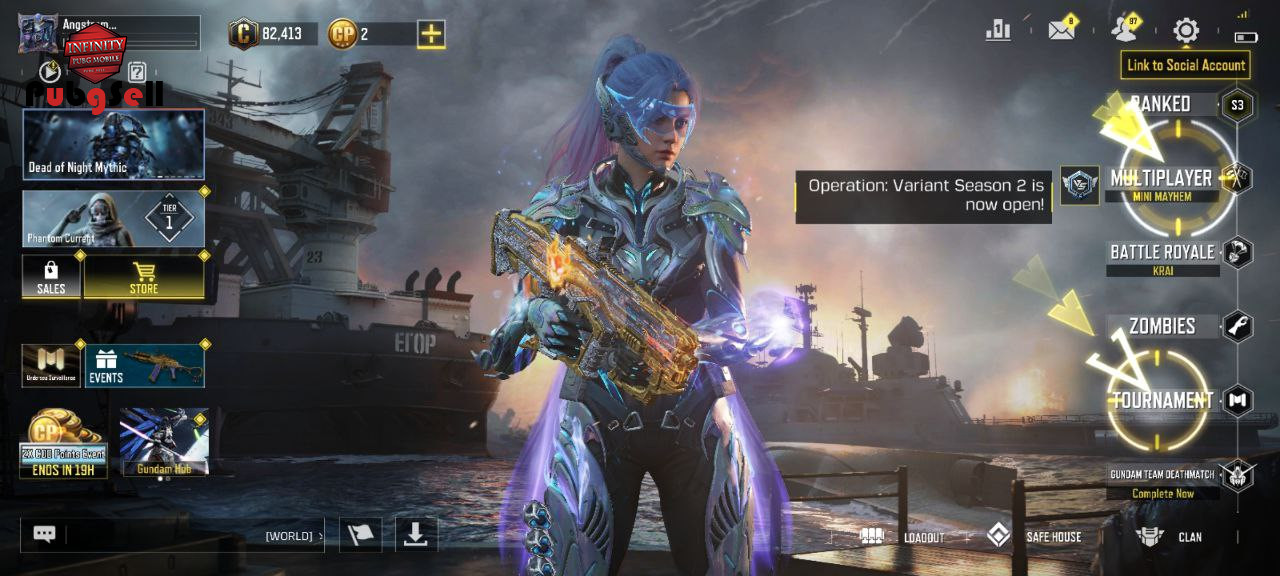Enter the Ranked mode
Viewport: 1280px width, 576px height.
pos(1160,104)
